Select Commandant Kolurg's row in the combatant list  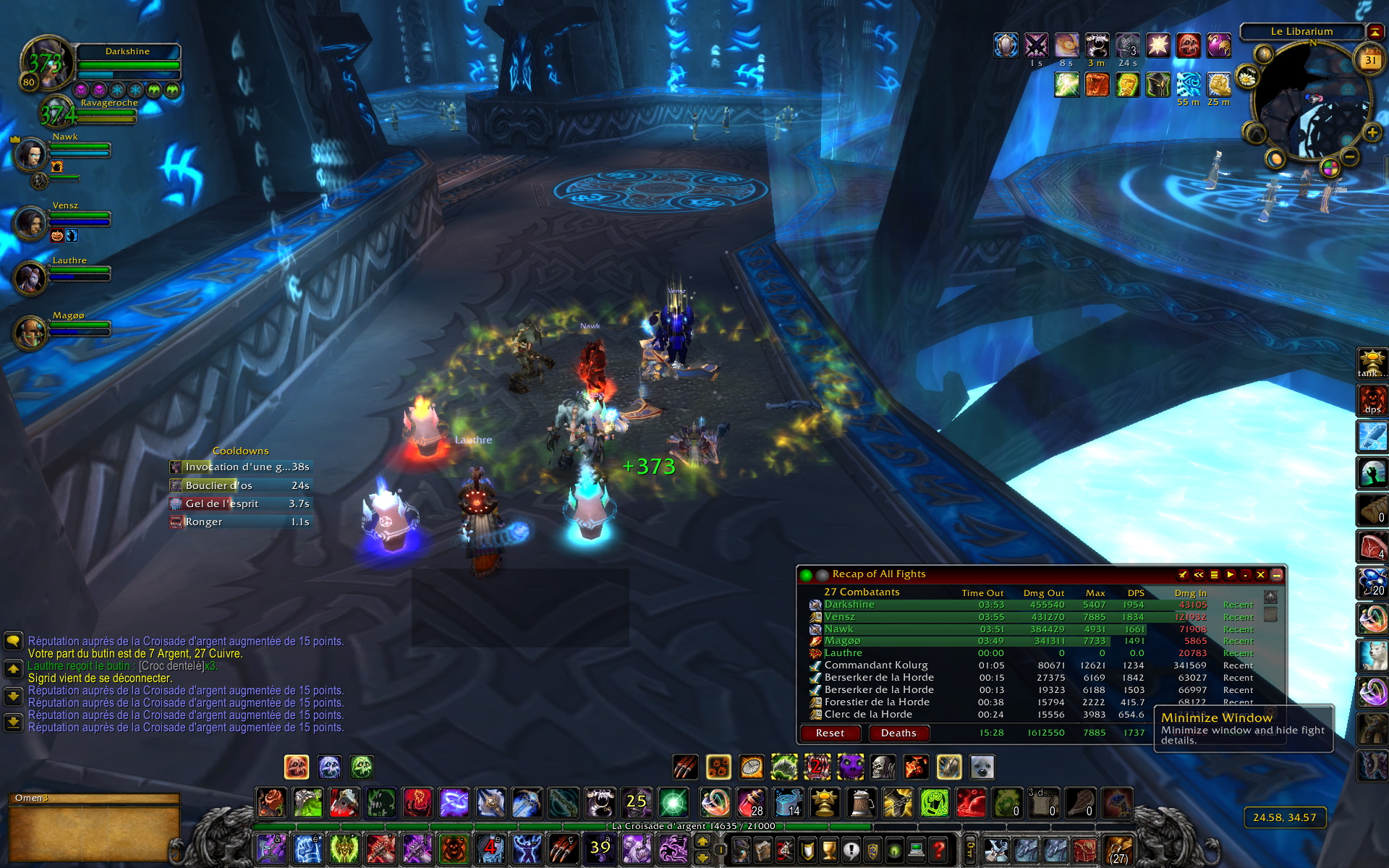pos(875,665)
